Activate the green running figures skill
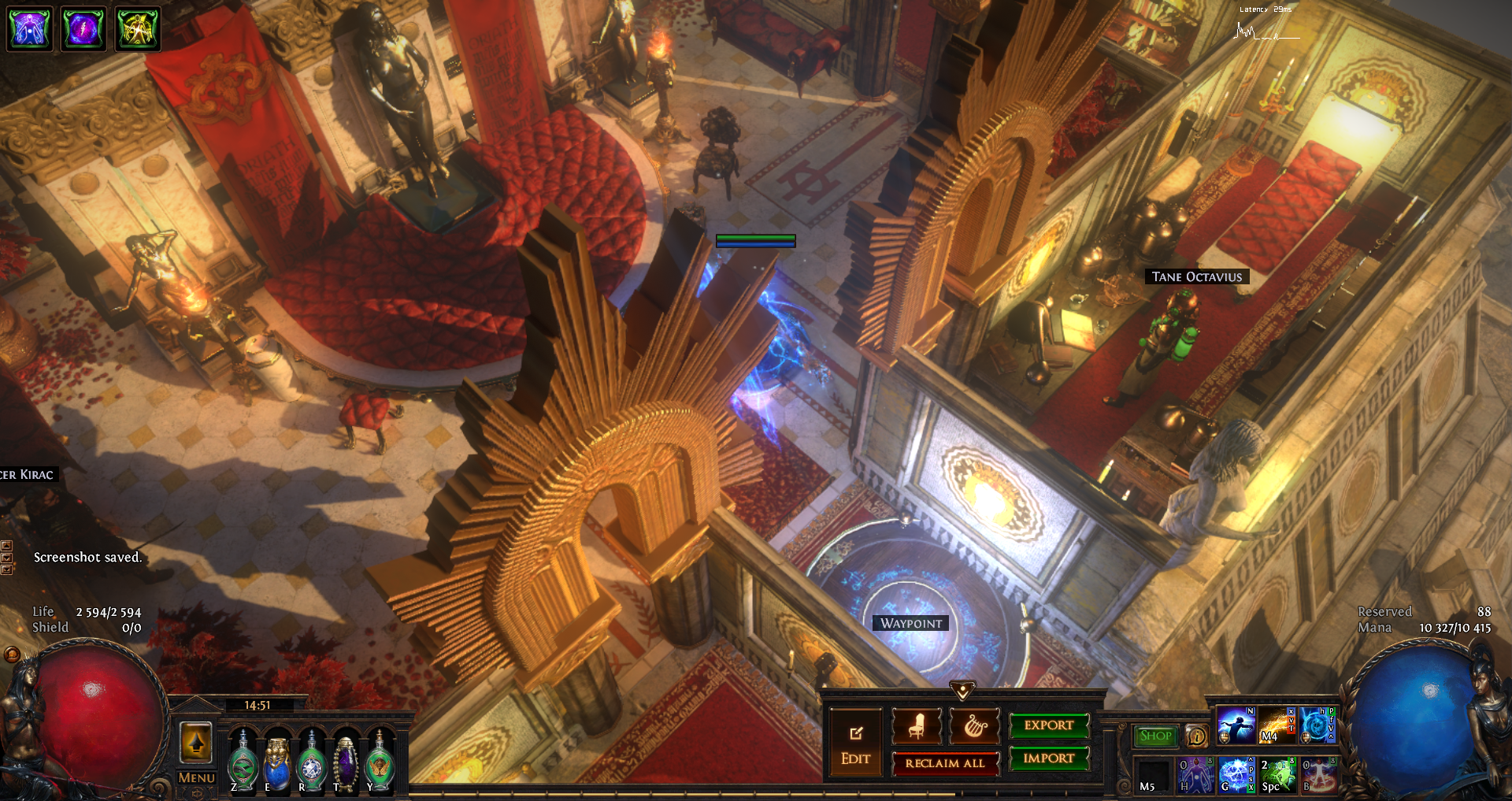Image resolution: width=1512 pixels, height=801 pixels. click(x=1277, y=775)
